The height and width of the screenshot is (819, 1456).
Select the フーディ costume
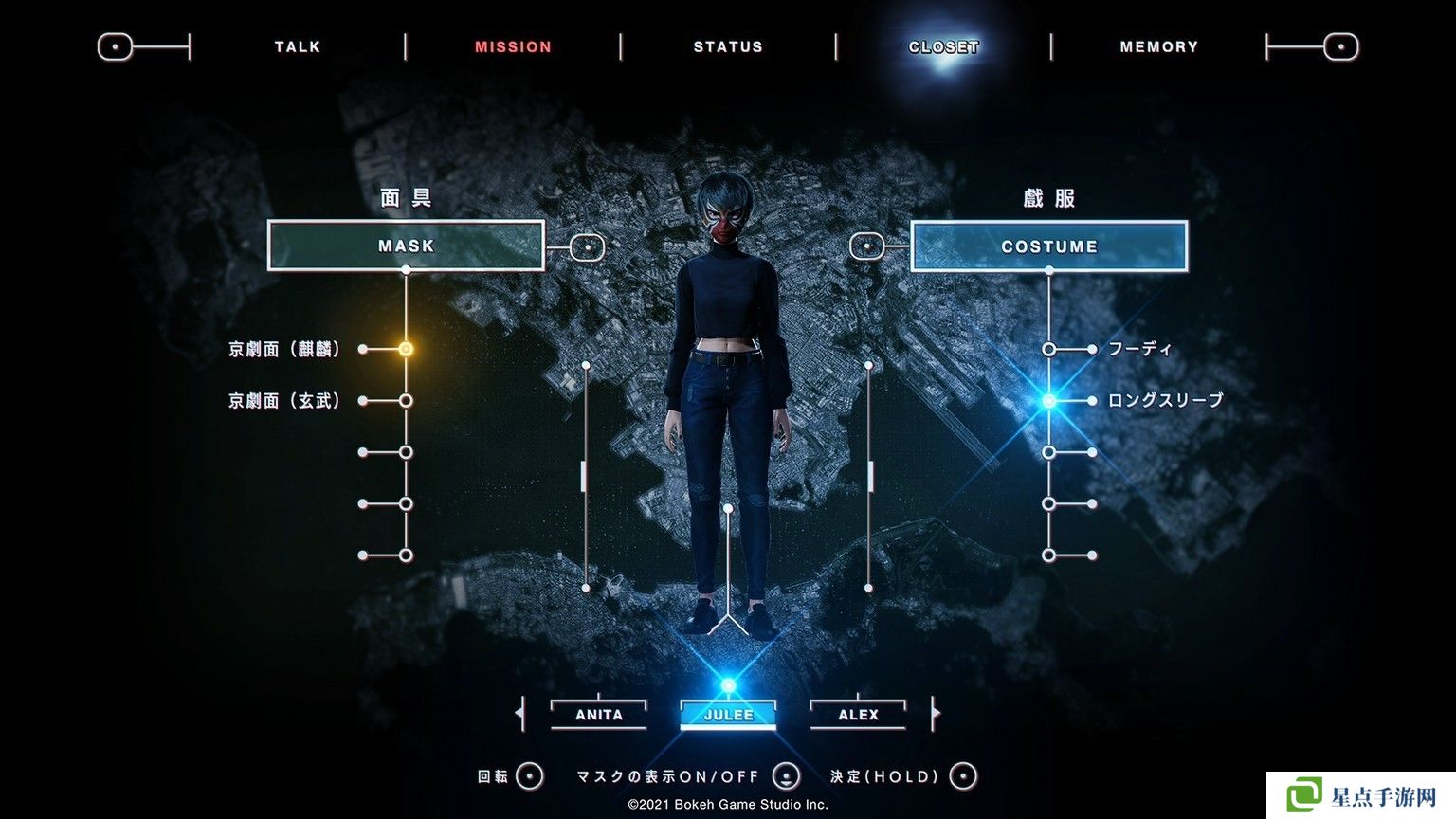click(1139, 349)
